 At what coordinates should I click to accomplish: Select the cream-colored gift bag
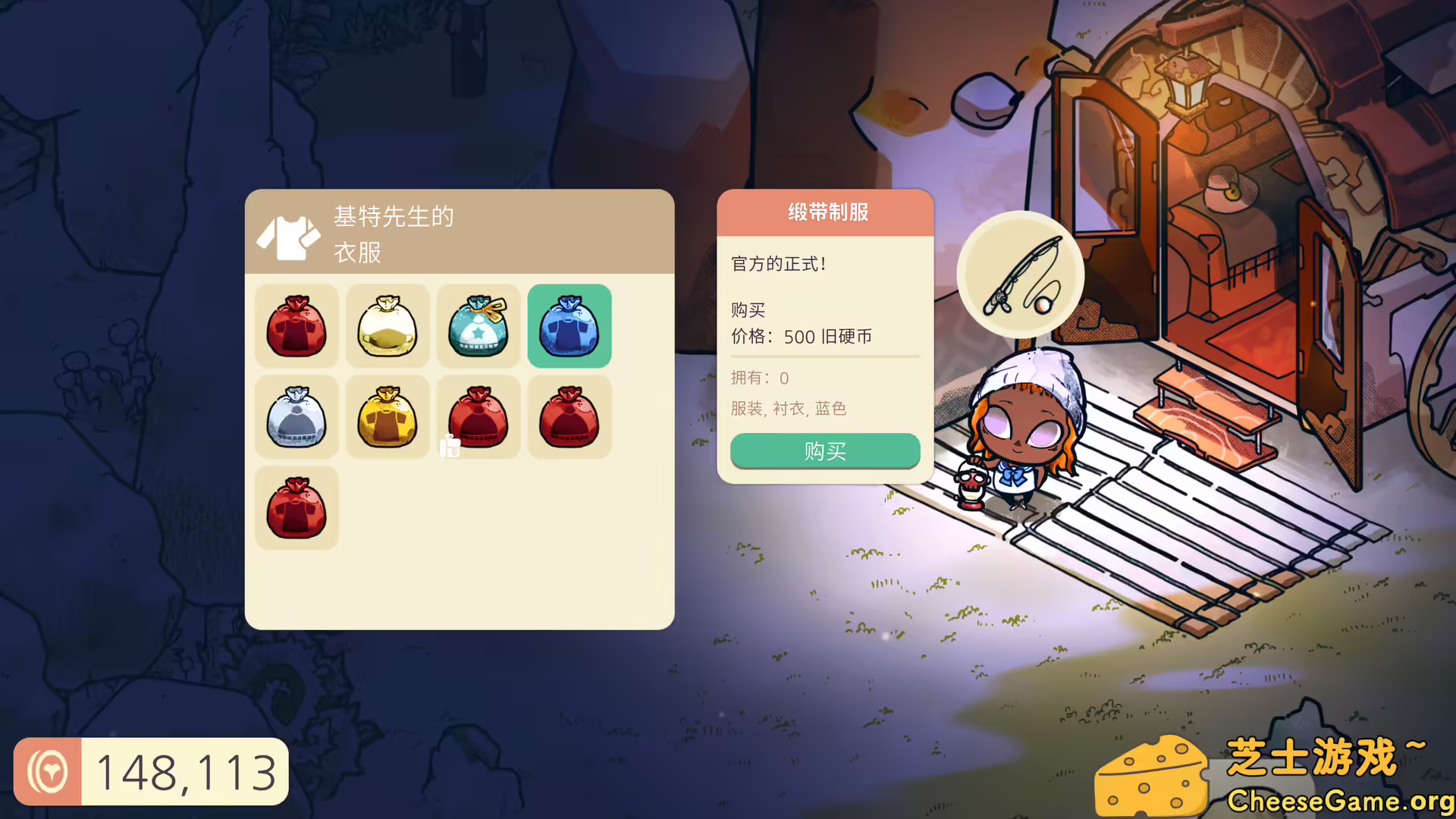click(388, 325)
